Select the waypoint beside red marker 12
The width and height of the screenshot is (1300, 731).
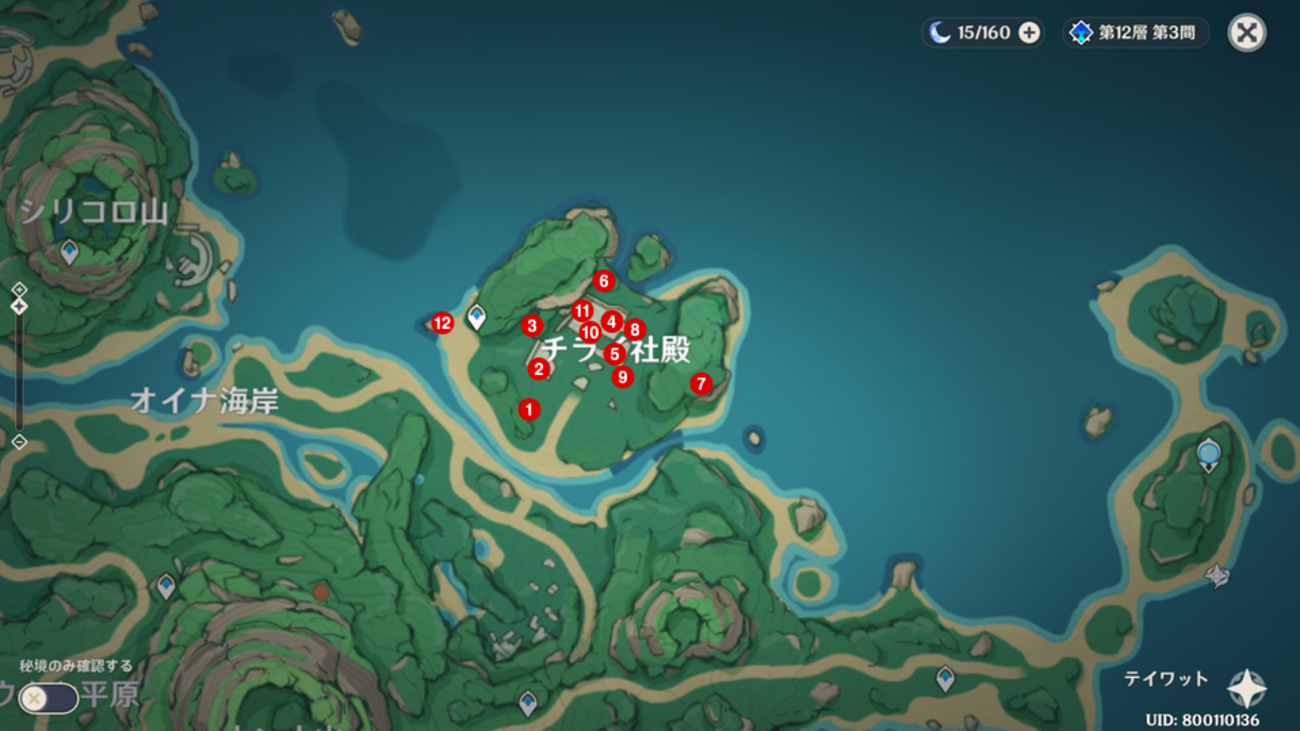coord(477,317)
